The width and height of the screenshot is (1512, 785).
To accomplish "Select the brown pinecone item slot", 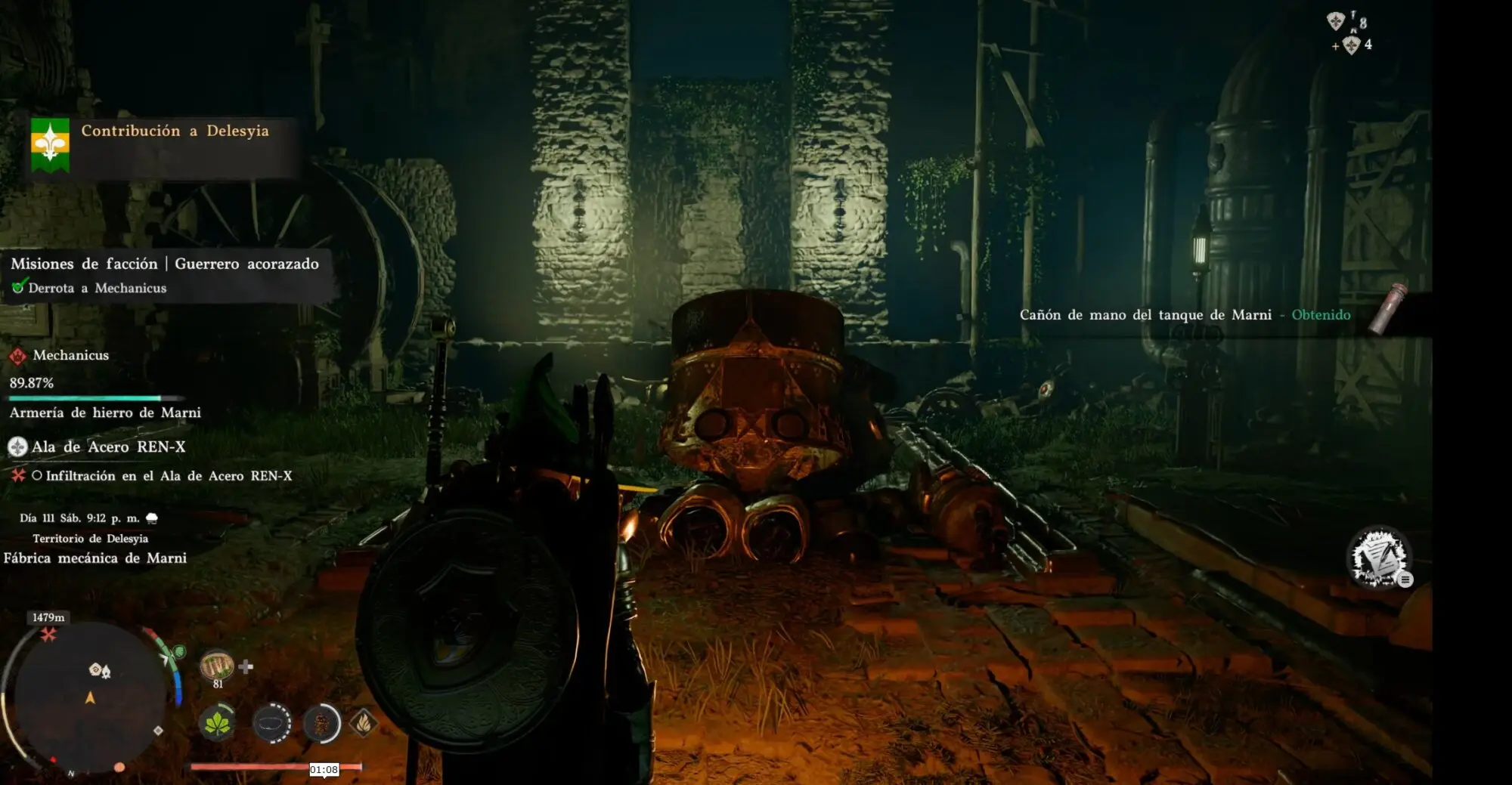I will 321,723.
